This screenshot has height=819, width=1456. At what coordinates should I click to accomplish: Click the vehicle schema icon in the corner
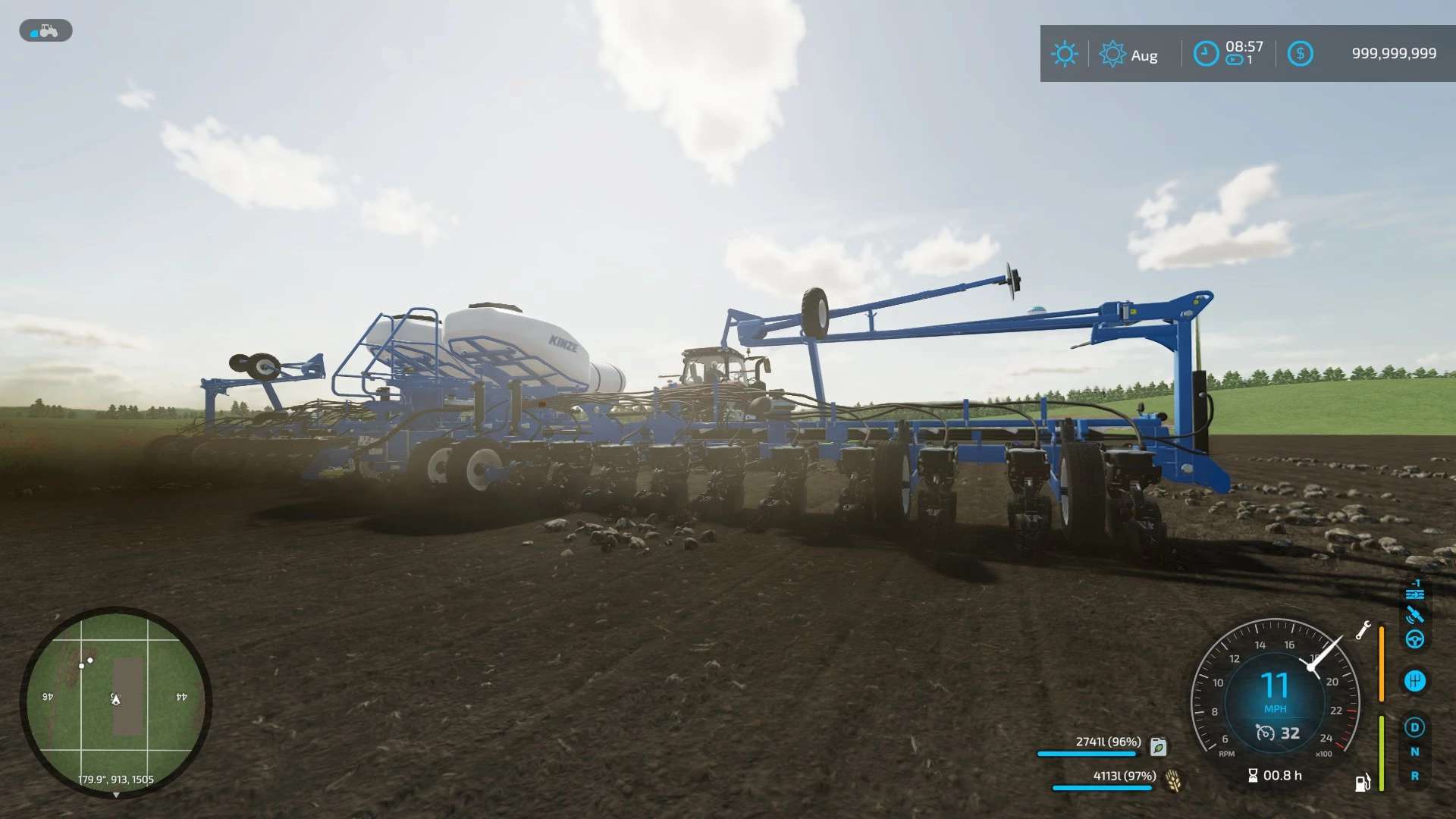click(x=45, y=30)
